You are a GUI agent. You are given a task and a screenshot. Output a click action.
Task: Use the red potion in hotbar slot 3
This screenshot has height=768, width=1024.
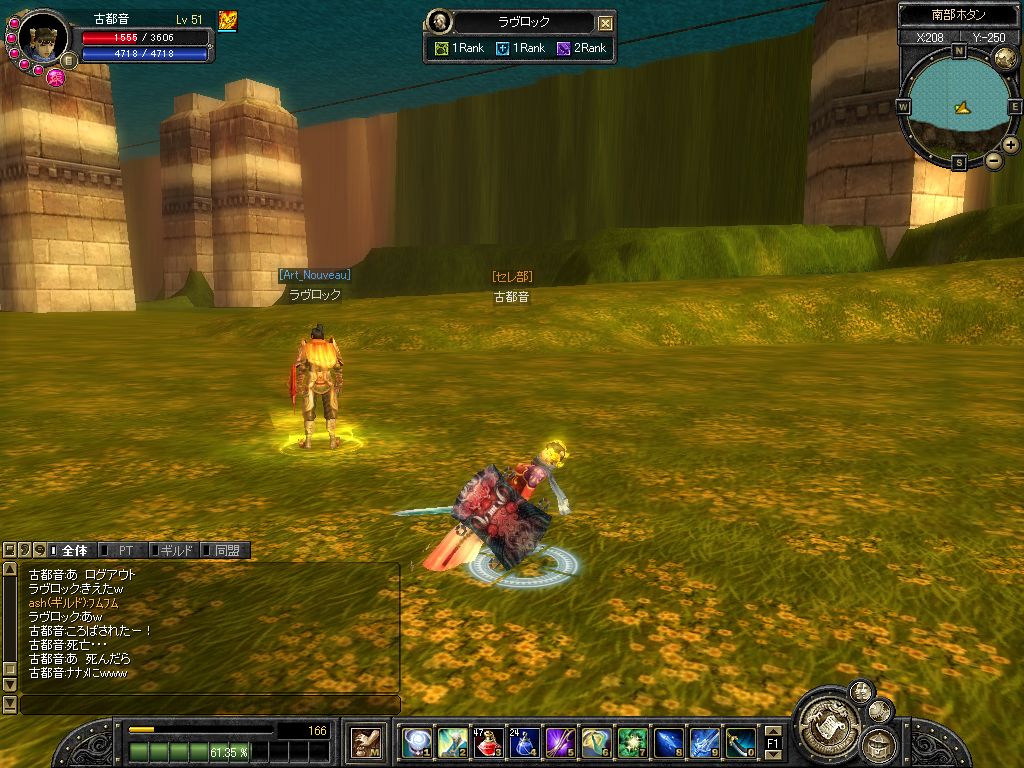pyautogui.click(x=488, y=742)
